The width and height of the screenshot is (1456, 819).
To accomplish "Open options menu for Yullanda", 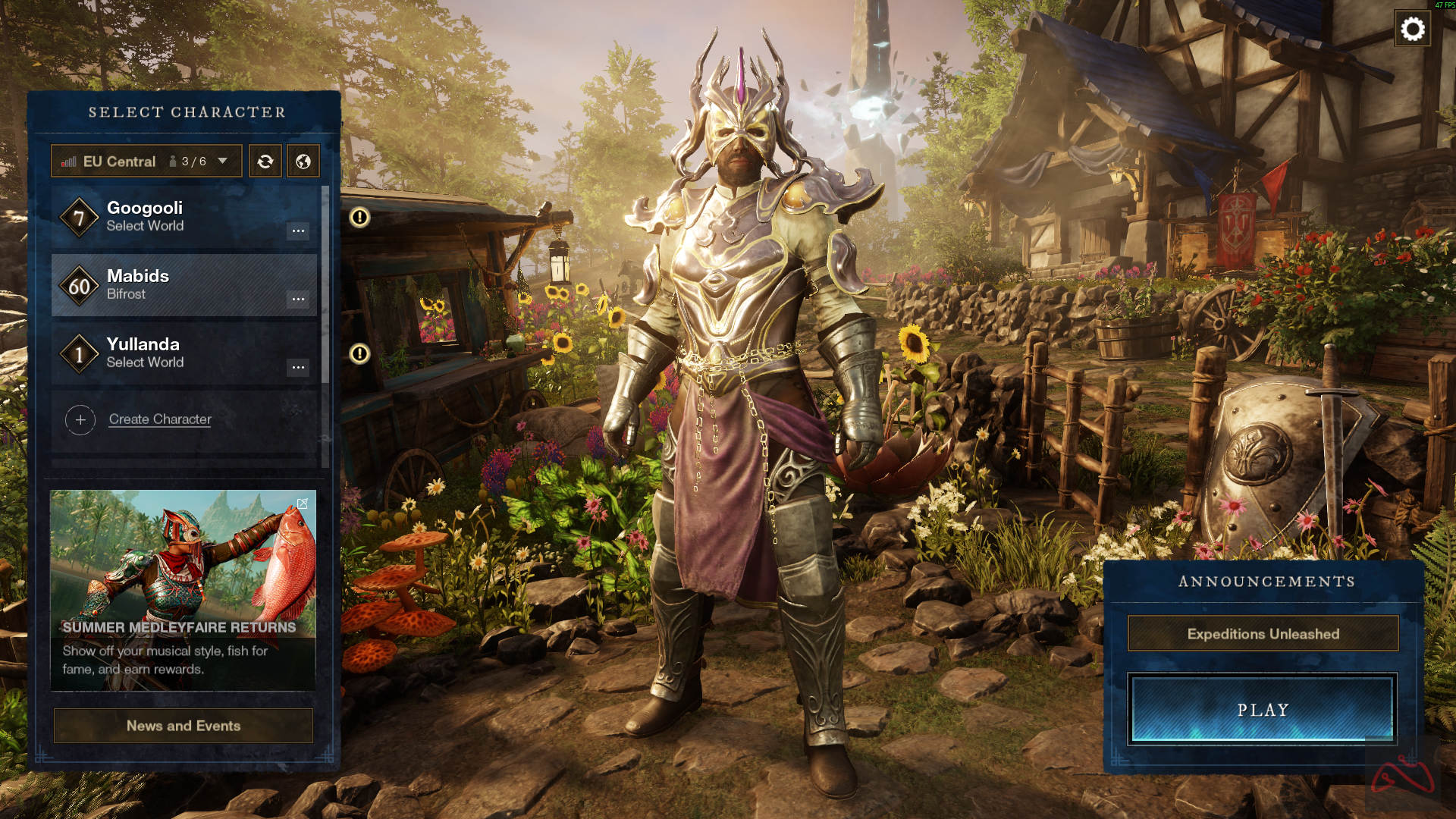I will (x=298, y=368).
